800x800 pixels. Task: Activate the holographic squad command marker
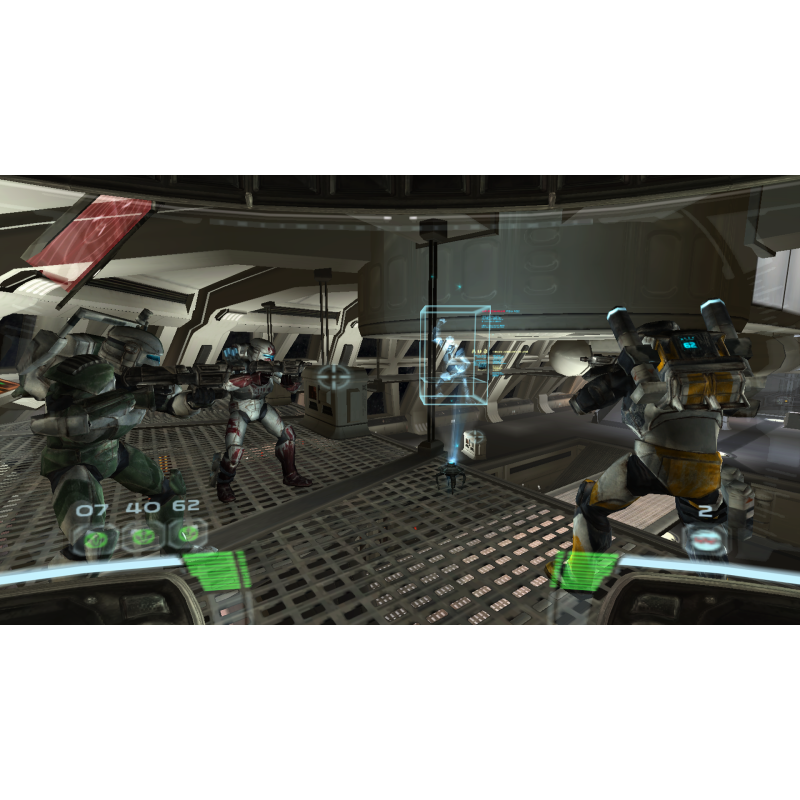coord(455,355)
